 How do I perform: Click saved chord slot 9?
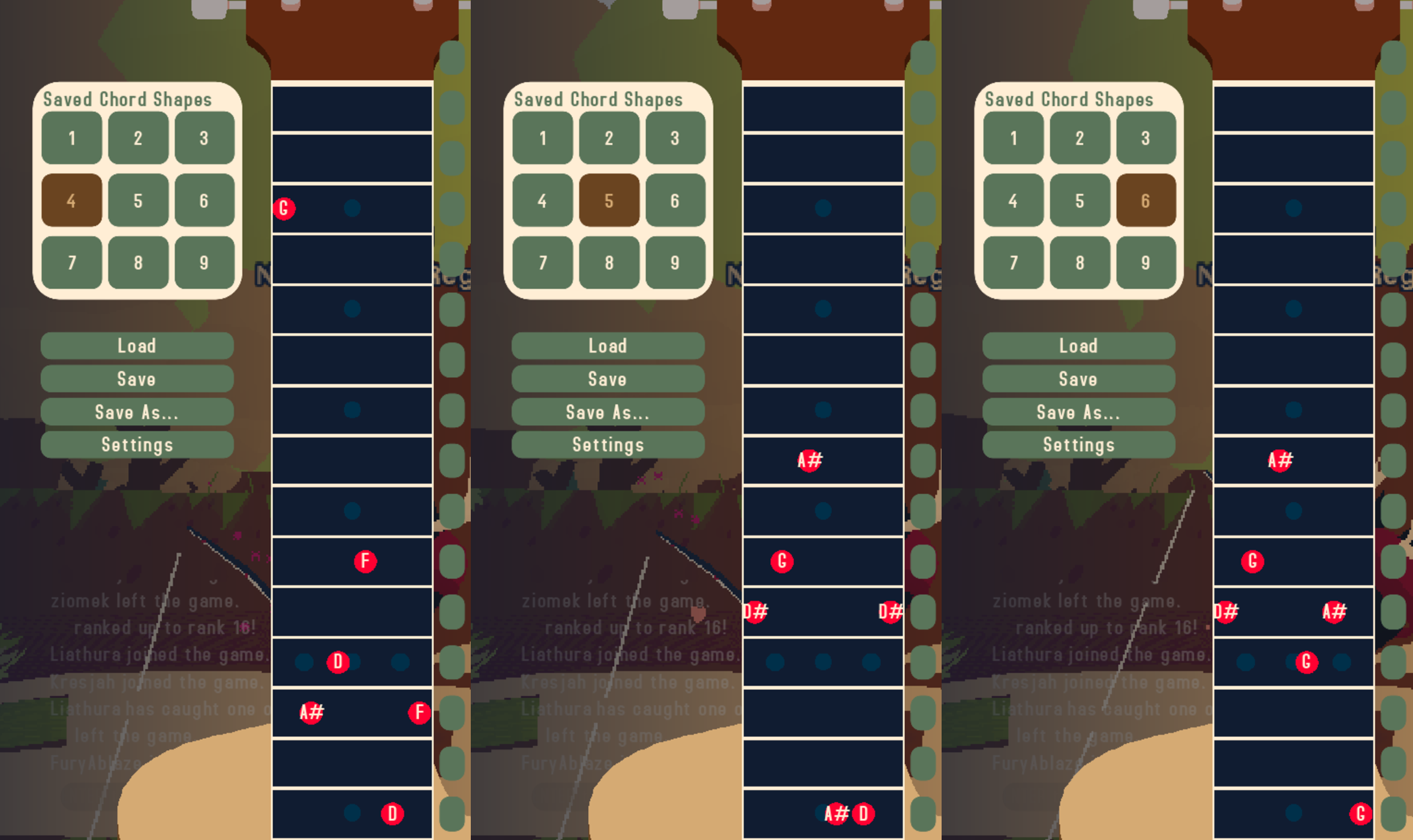203,262
